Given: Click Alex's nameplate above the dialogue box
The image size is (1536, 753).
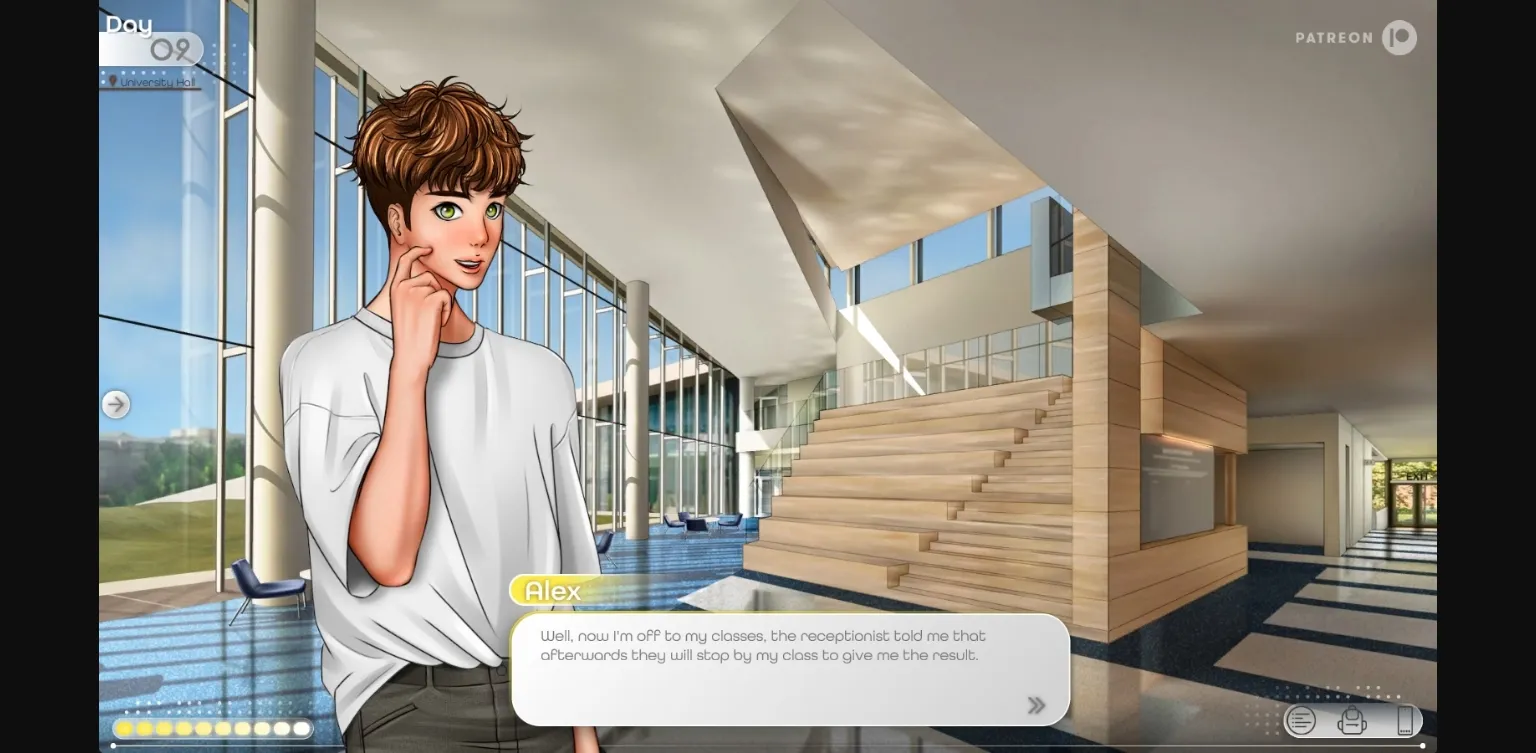Looking at the screenshot, I should [551, 591].
